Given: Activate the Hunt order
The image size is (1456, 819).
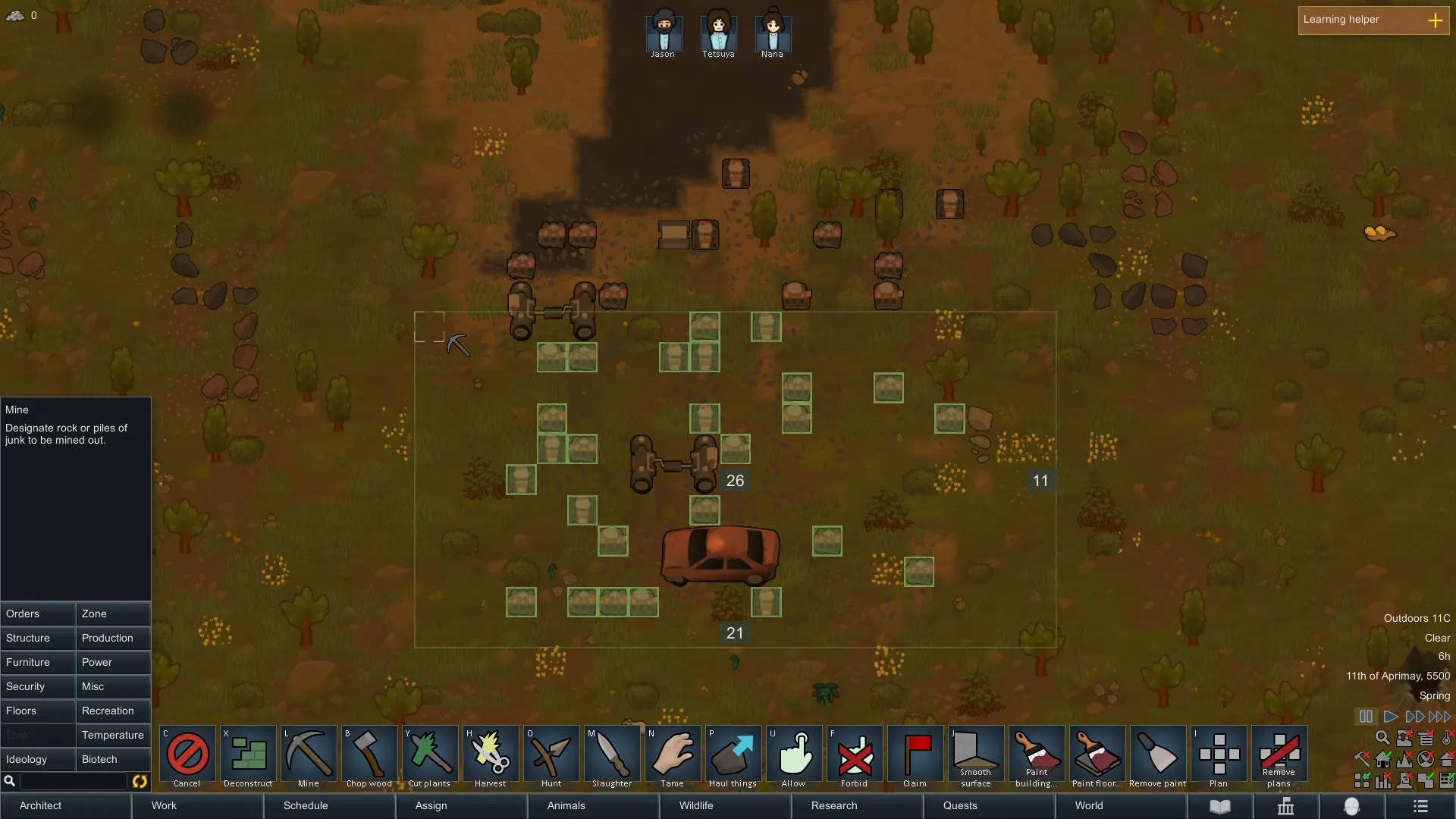Looking at the screenshot, I should pyautogui.click(x=551, y=757).
